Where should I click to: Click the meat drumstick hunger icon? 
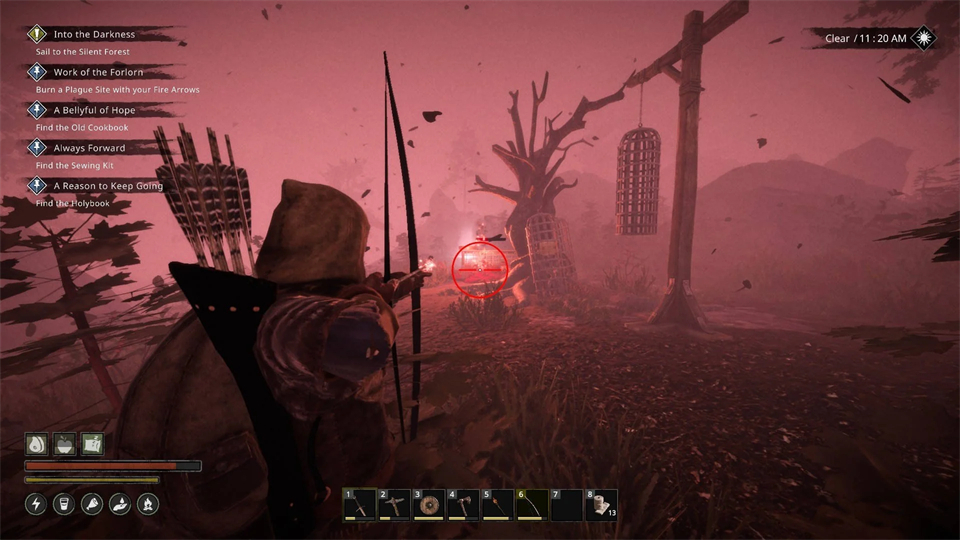point(92,504)
